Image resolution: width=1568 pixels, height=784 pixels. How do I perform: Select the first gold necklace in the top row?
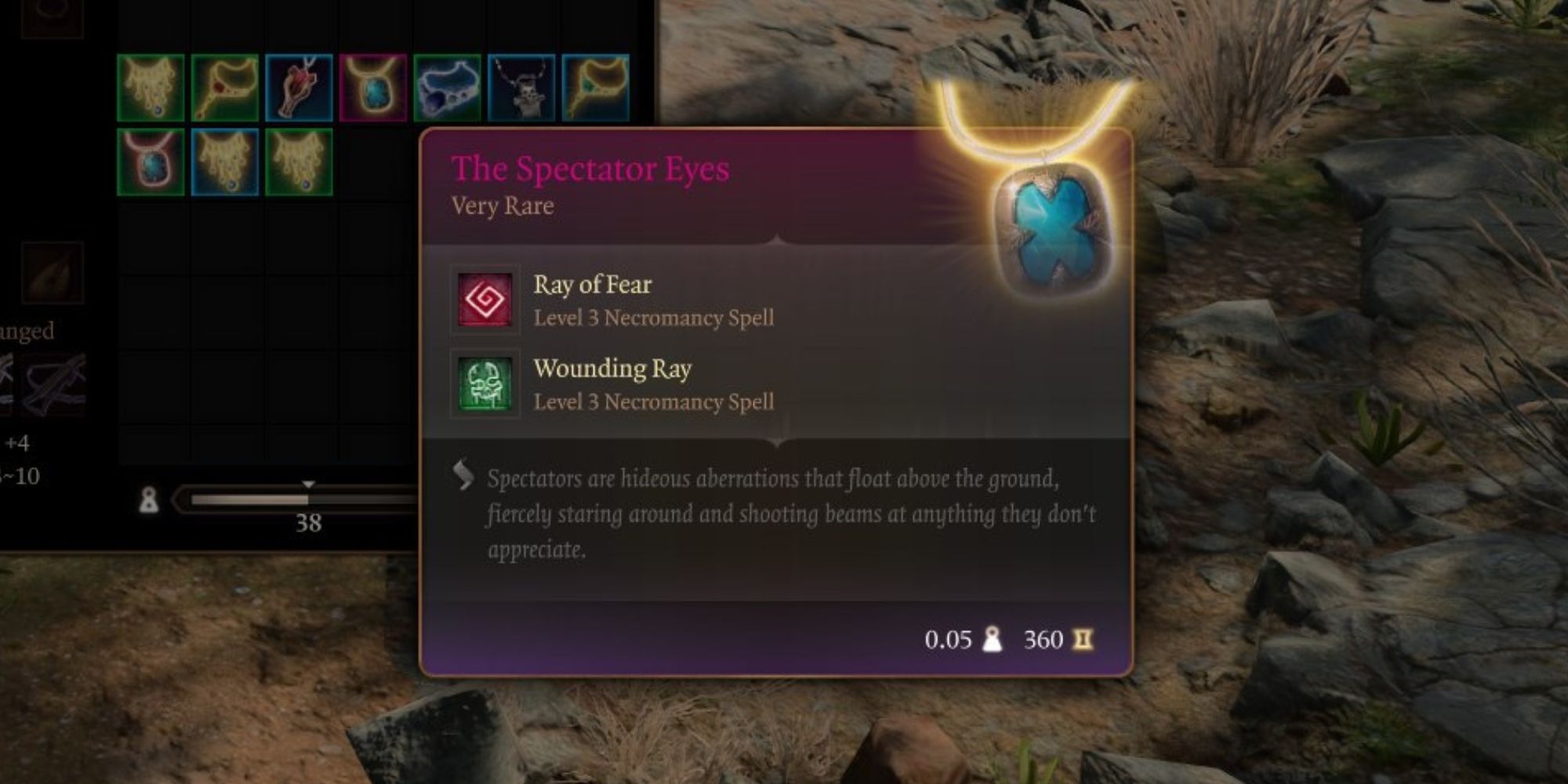click(151, 86)
